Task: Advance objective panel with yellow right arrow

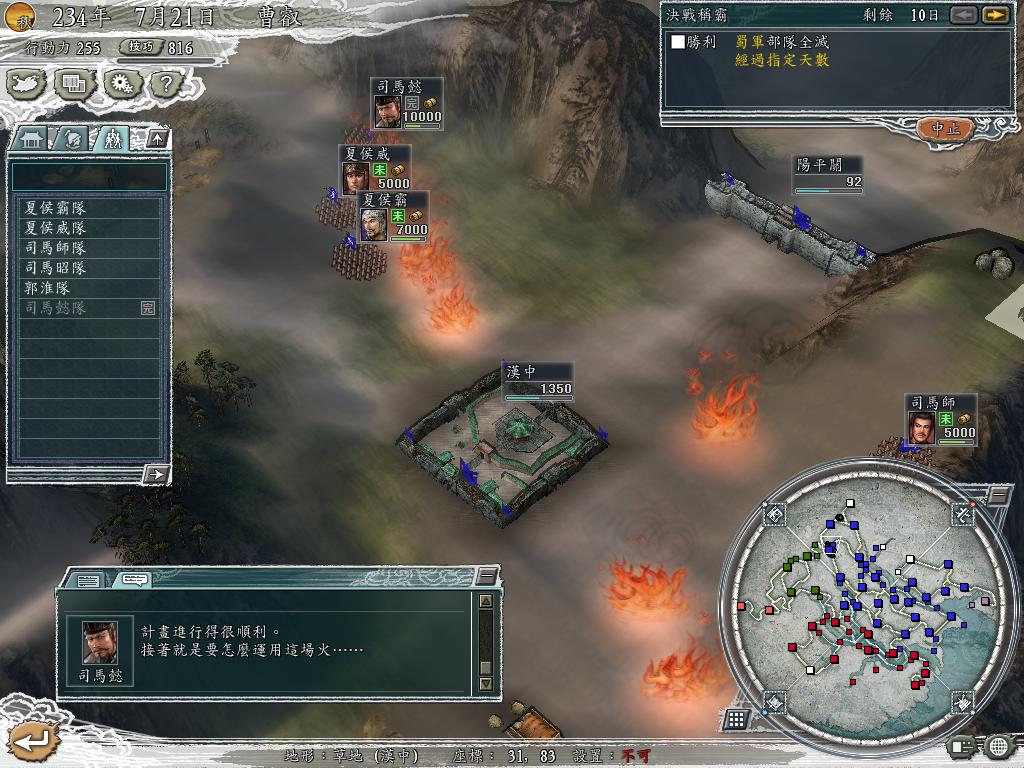Action: point(994,15)
